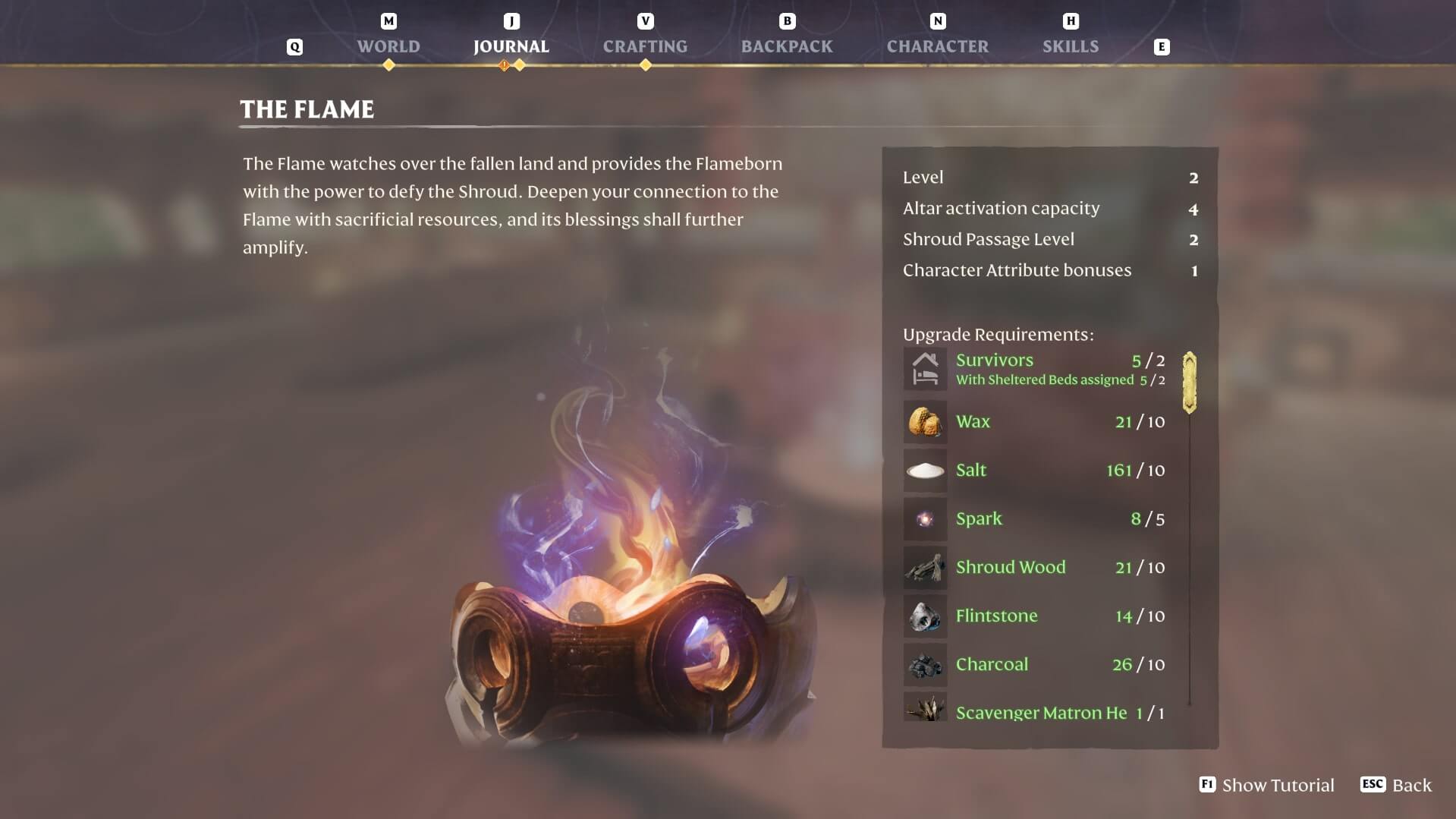Switch to the World tab
The height and width of the screenshot is (819, 1456).
coord(388,46)
